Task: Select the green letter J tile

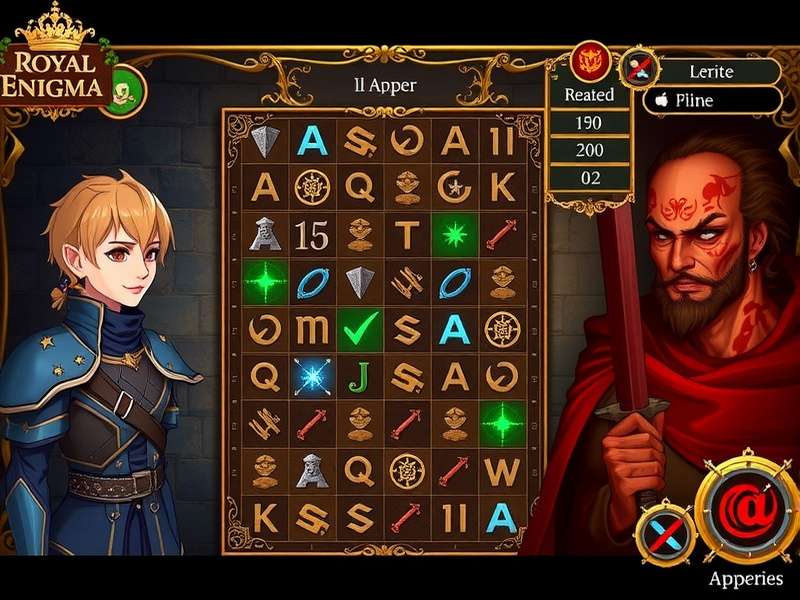Action: [x=357, y=375]
